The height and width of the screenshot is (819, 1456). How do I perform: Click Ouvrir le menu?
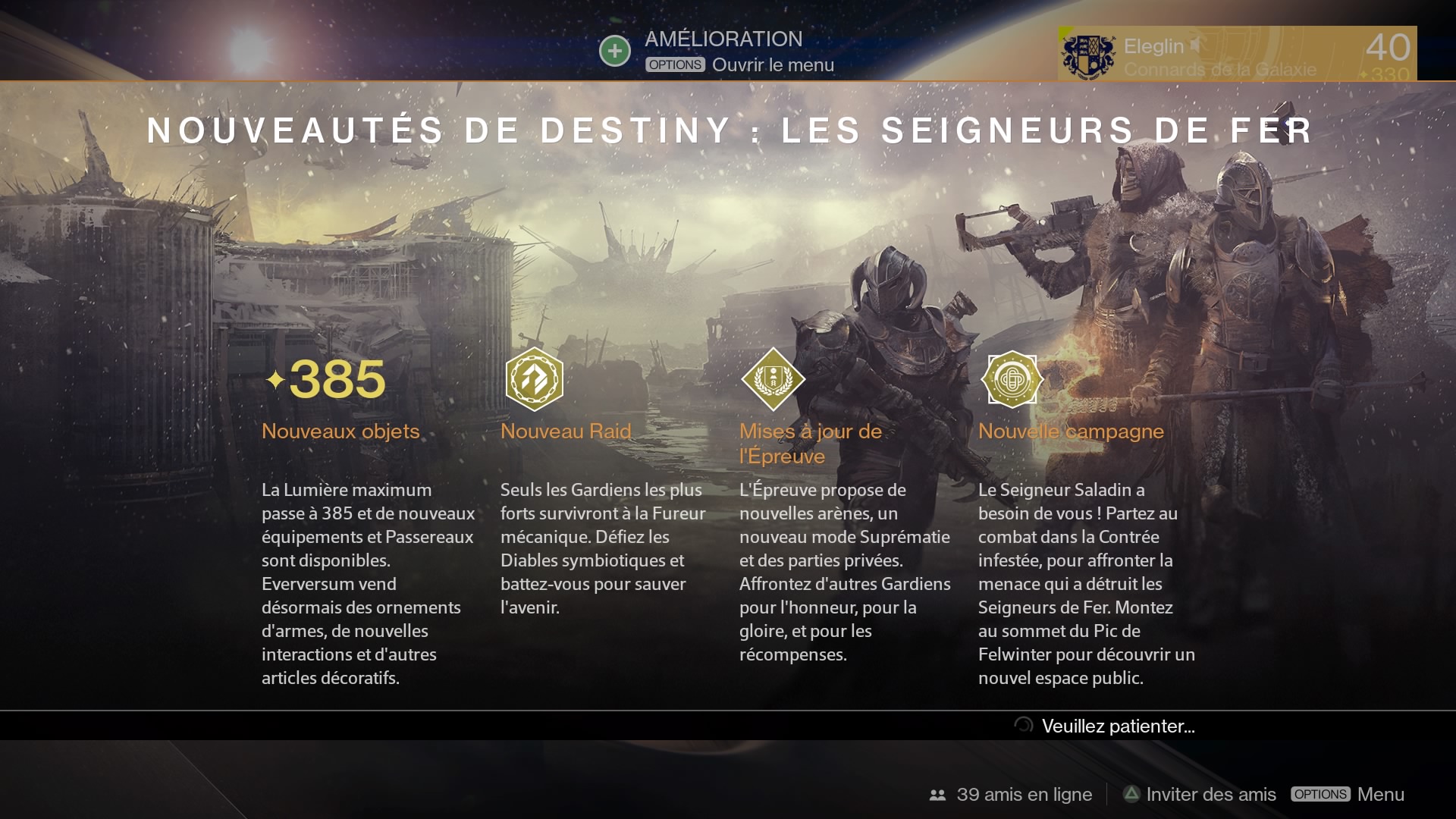click(x=772, y=64)
